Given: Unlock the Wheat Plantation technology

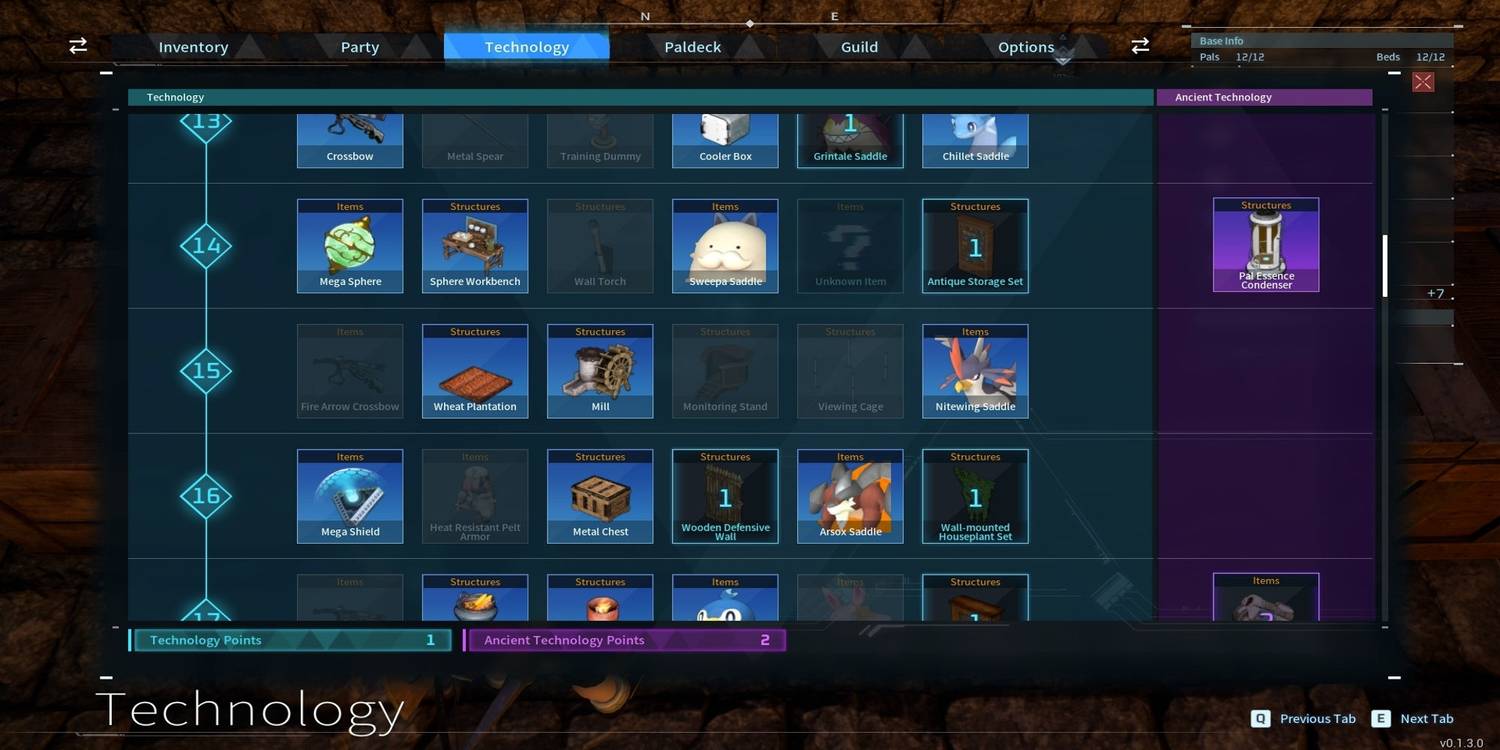Looking at the screenshot, I should pyautogui.click(x=475, y=370).
